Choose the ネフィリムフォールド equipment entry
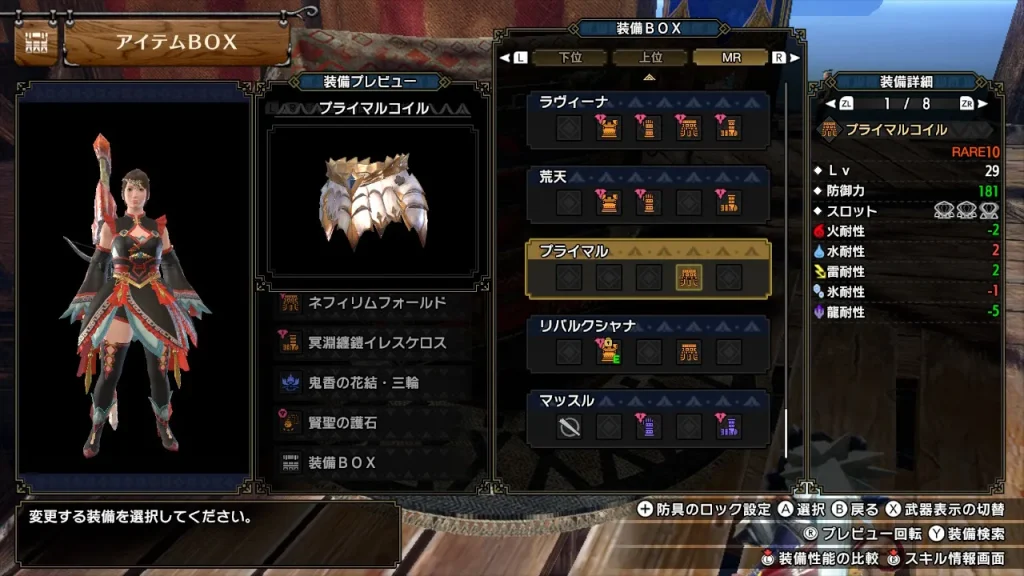This screenshot has width=1024, height=576. [371, 302]
